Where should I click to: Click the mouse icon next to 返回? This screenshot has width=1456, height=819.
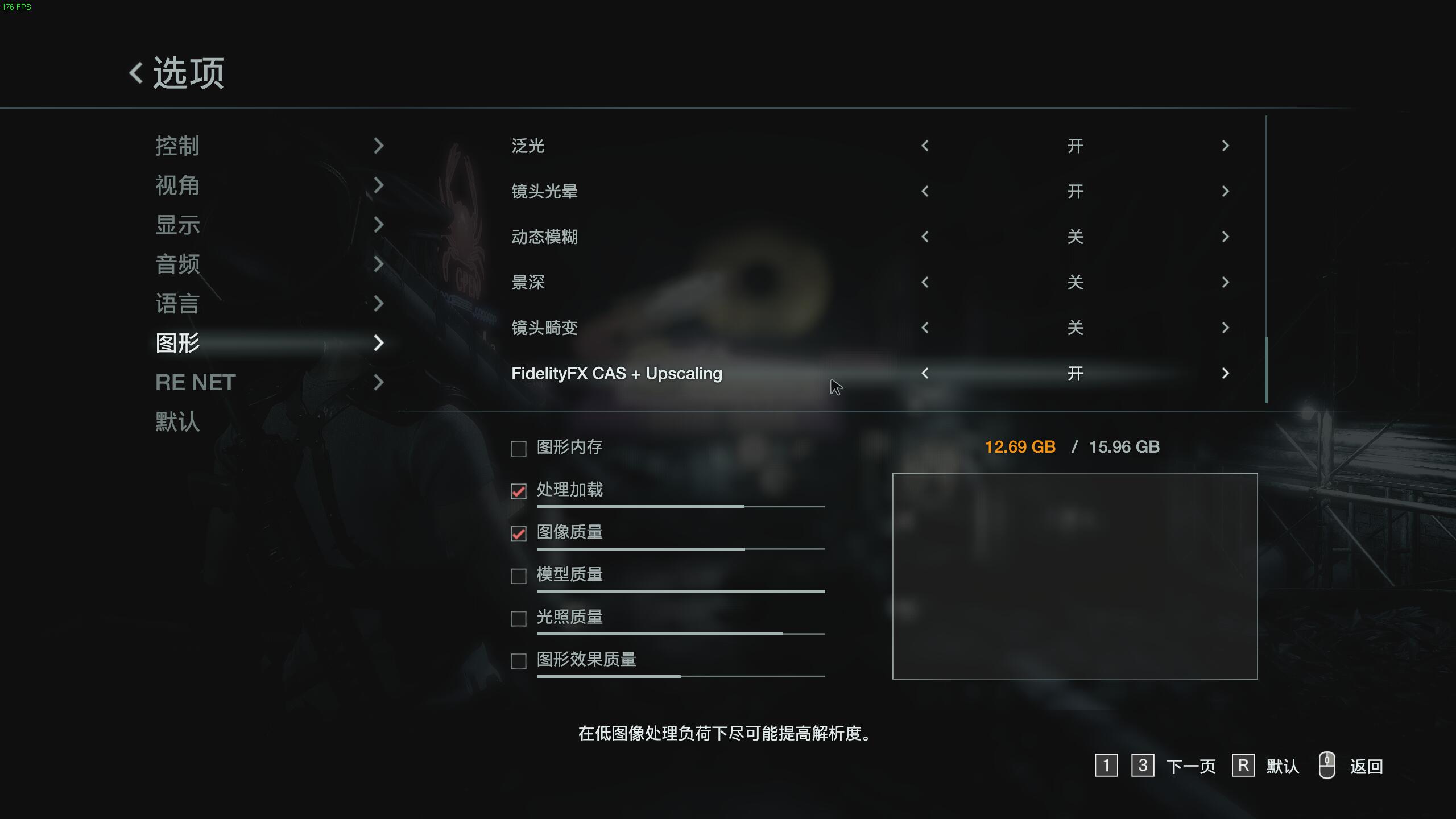[x=1327, y=766]
